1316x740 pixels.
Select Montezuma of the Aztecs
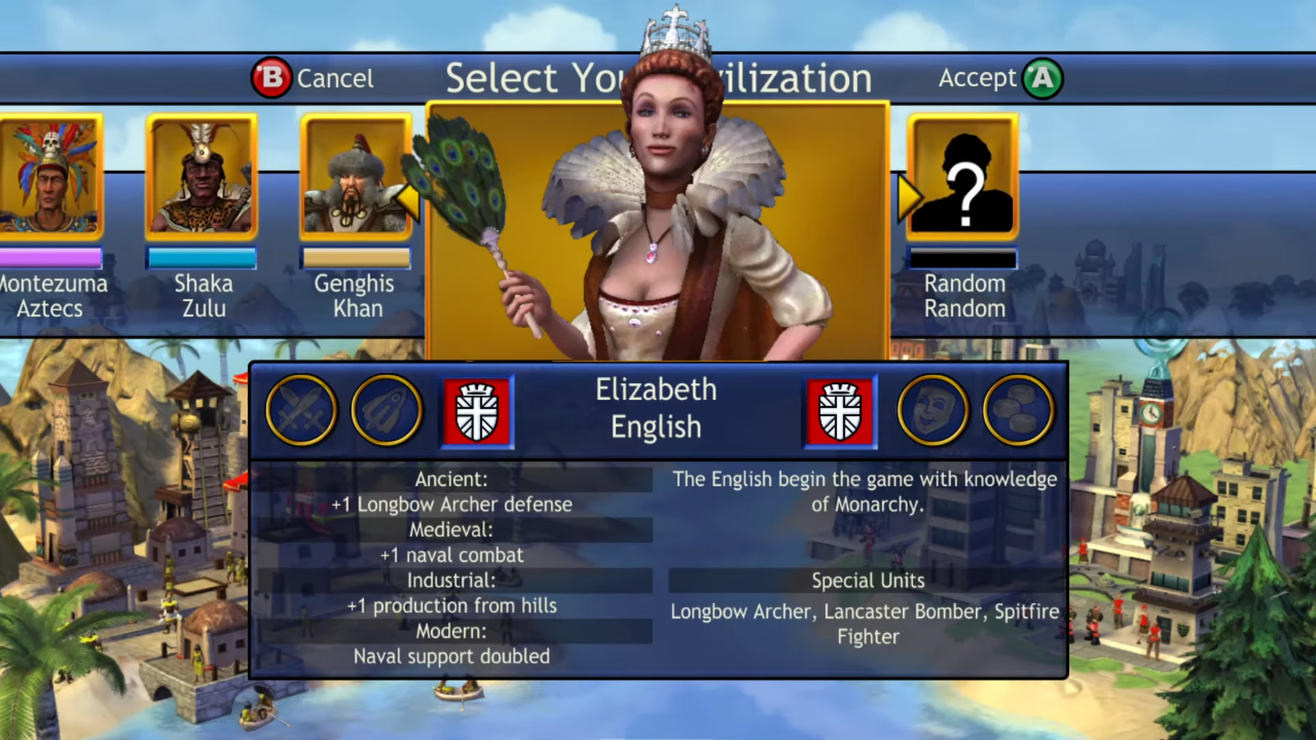coord(50,175)
